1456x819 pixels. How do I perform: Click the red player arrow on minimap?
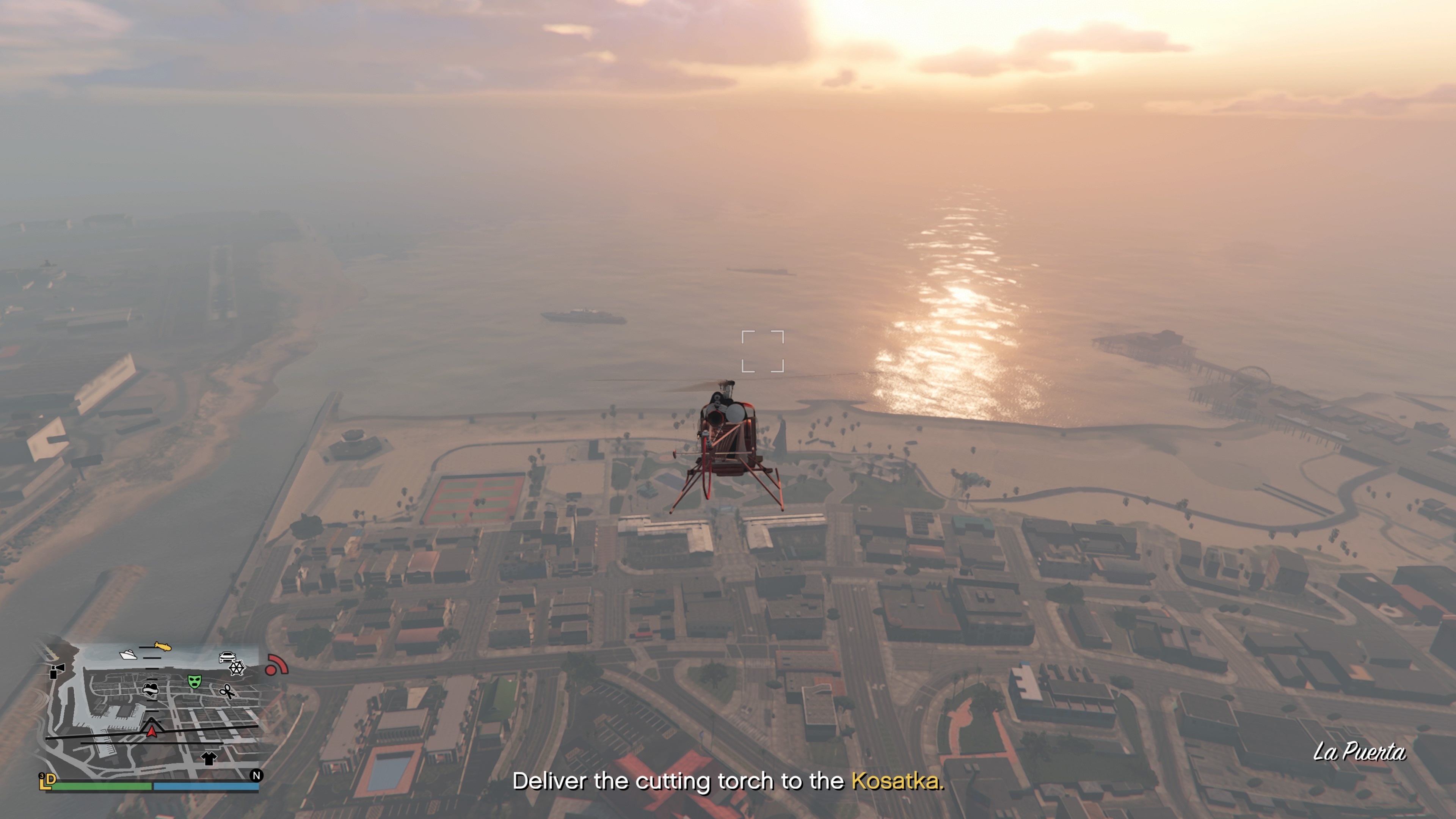pyautogui.click(x=152, y=732)
